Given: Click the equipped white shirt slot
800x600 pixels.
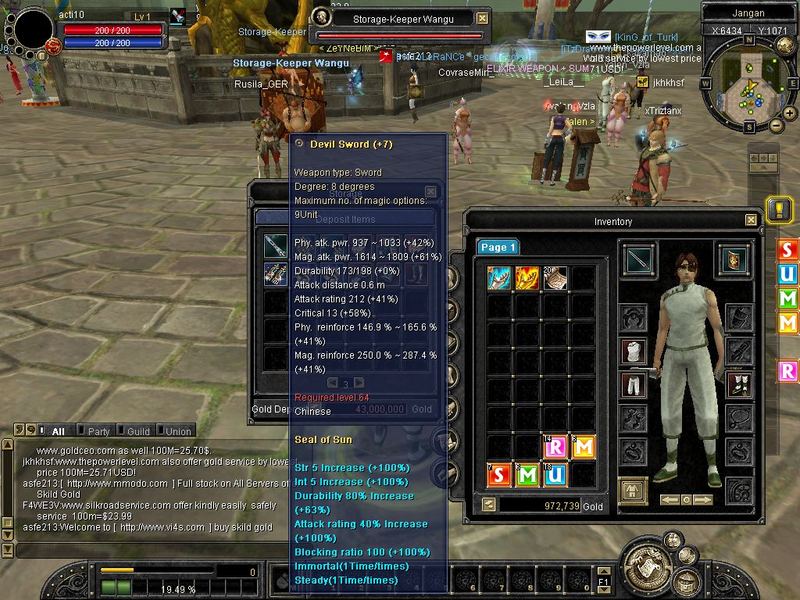Looking at the screenshot, I should [632, 350].
